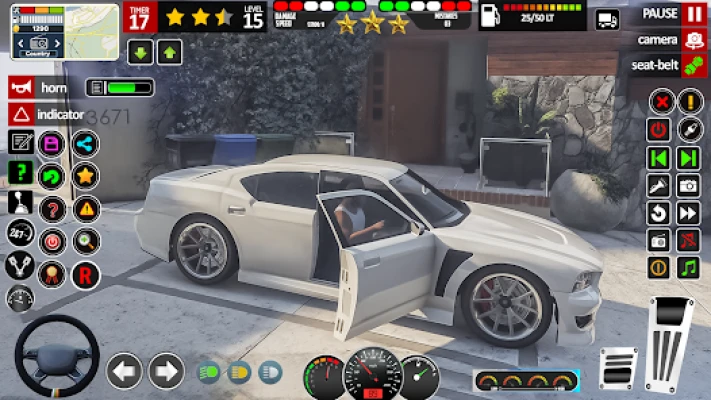Turn on the hazard indicator
This screenshot has height=400, width=711.
20,114
